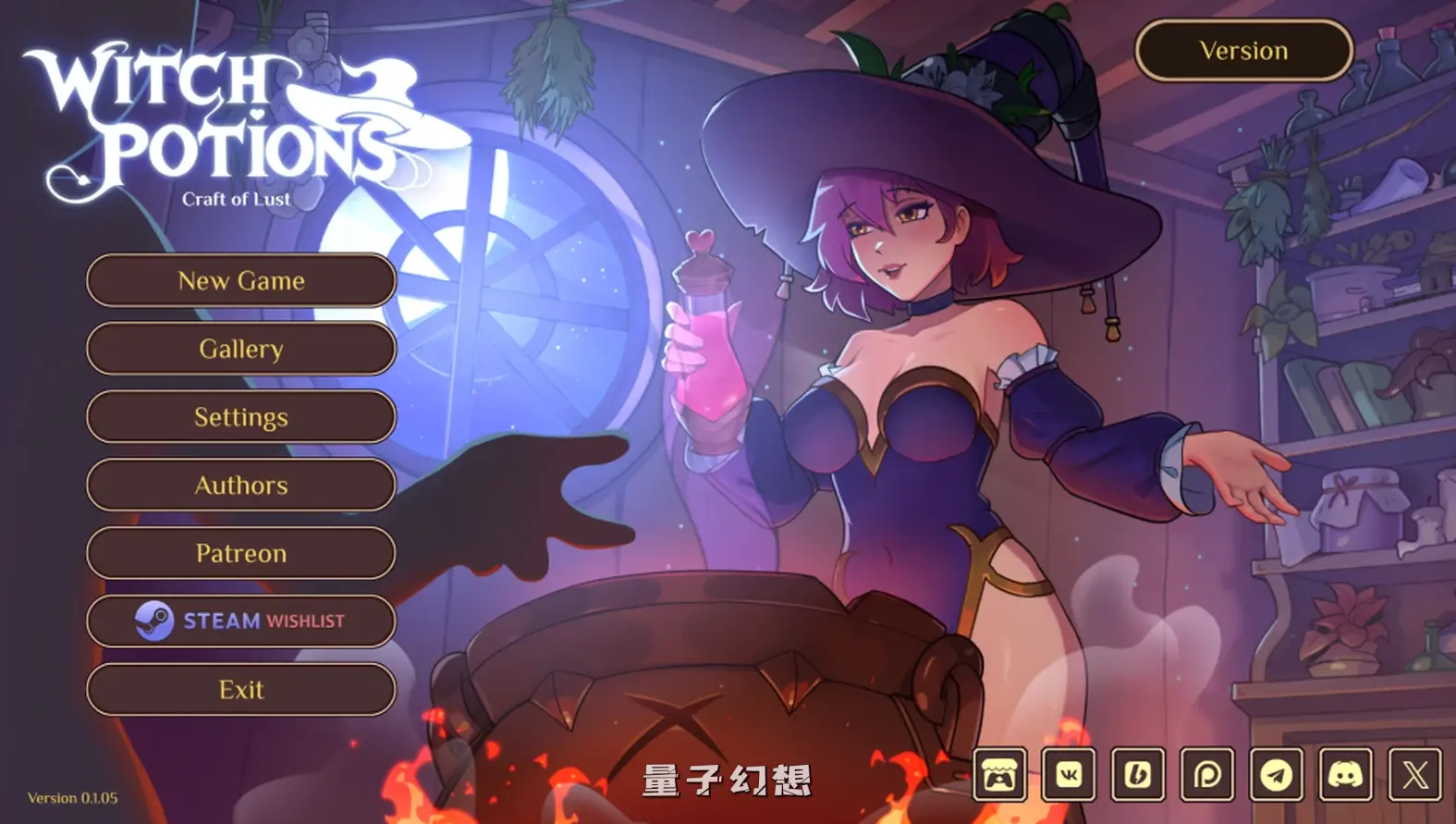The image size is (1456, 824).
Task: Click the Craft of Lust subtitle
Action: [x=233, y=197]
